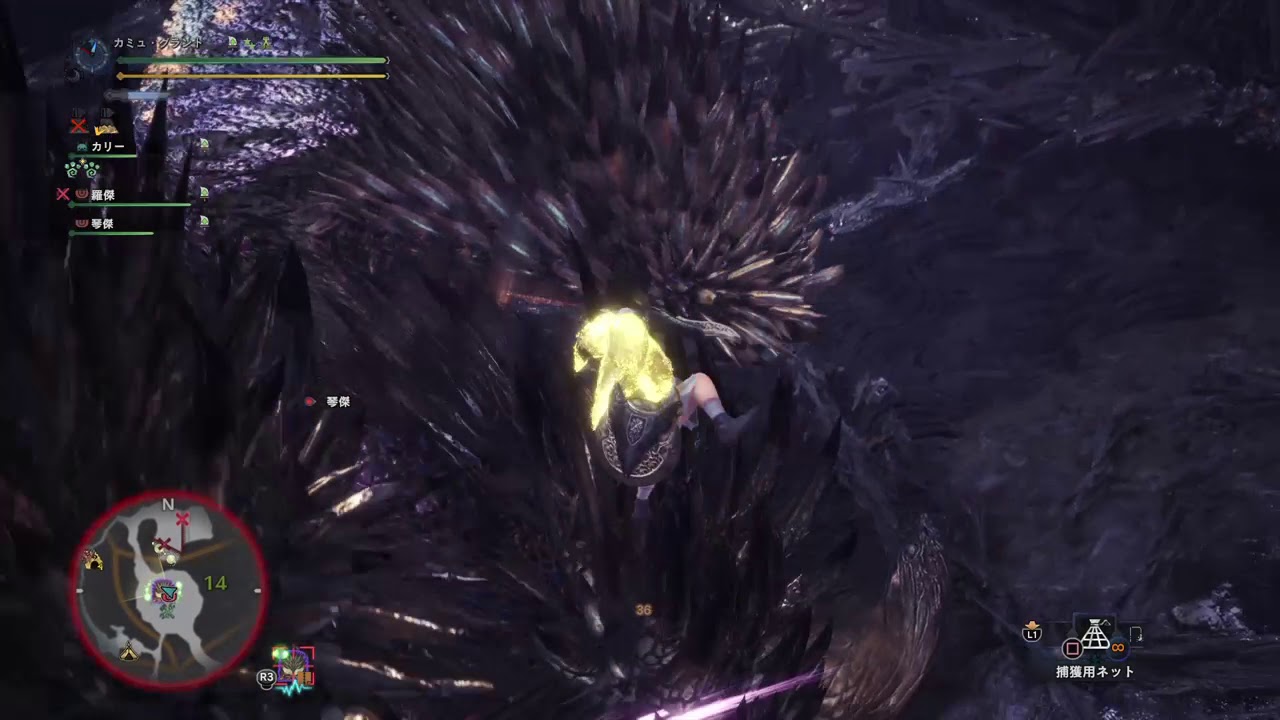This screenshot has width=1280, height=720.
Task: Click the star buff icon beside カミュ・グラント
Action: tap(248, 44)
